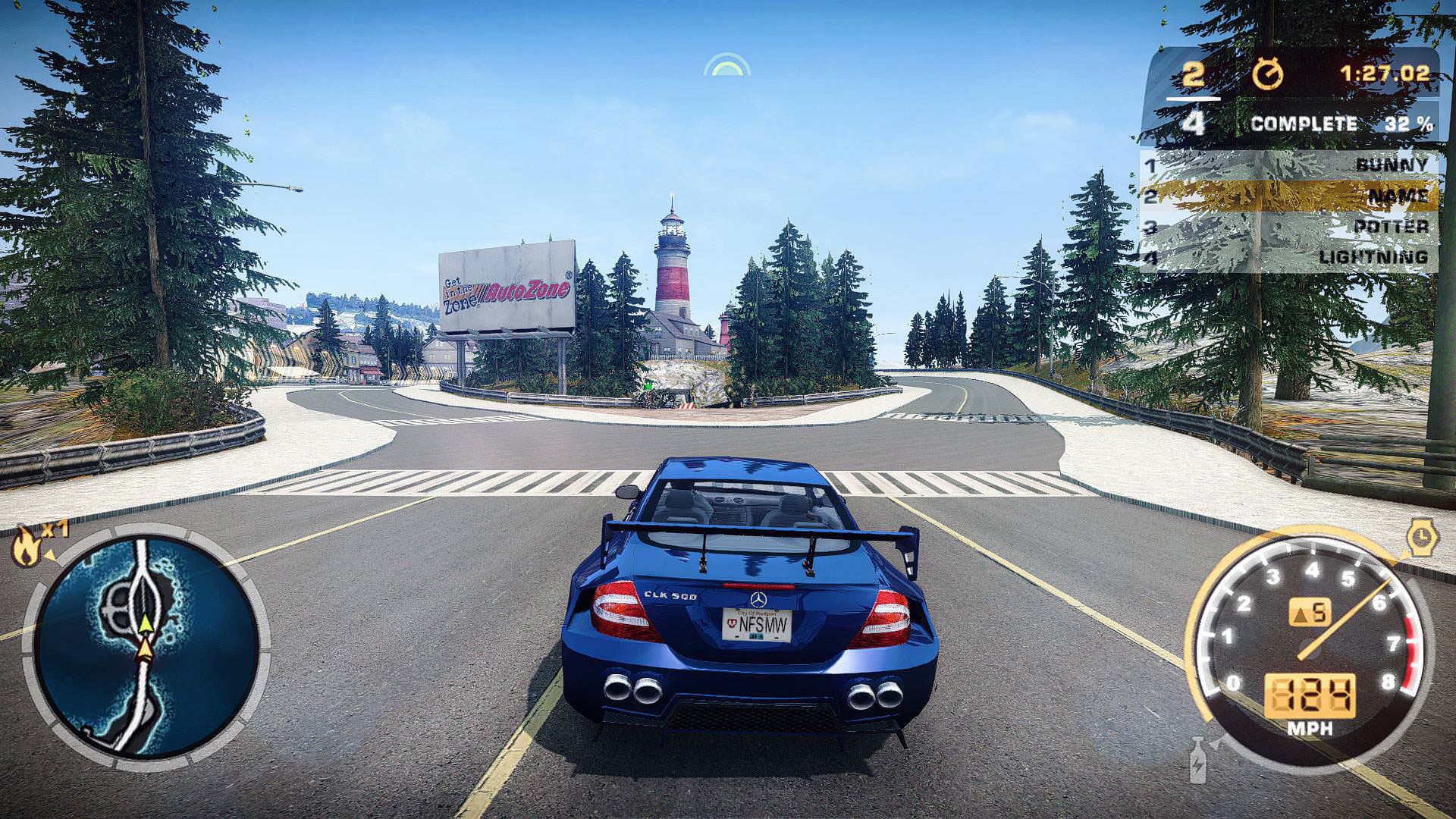
Task: Choose the highlighted NAME standings row
Action: click(x=1291, y=196)
